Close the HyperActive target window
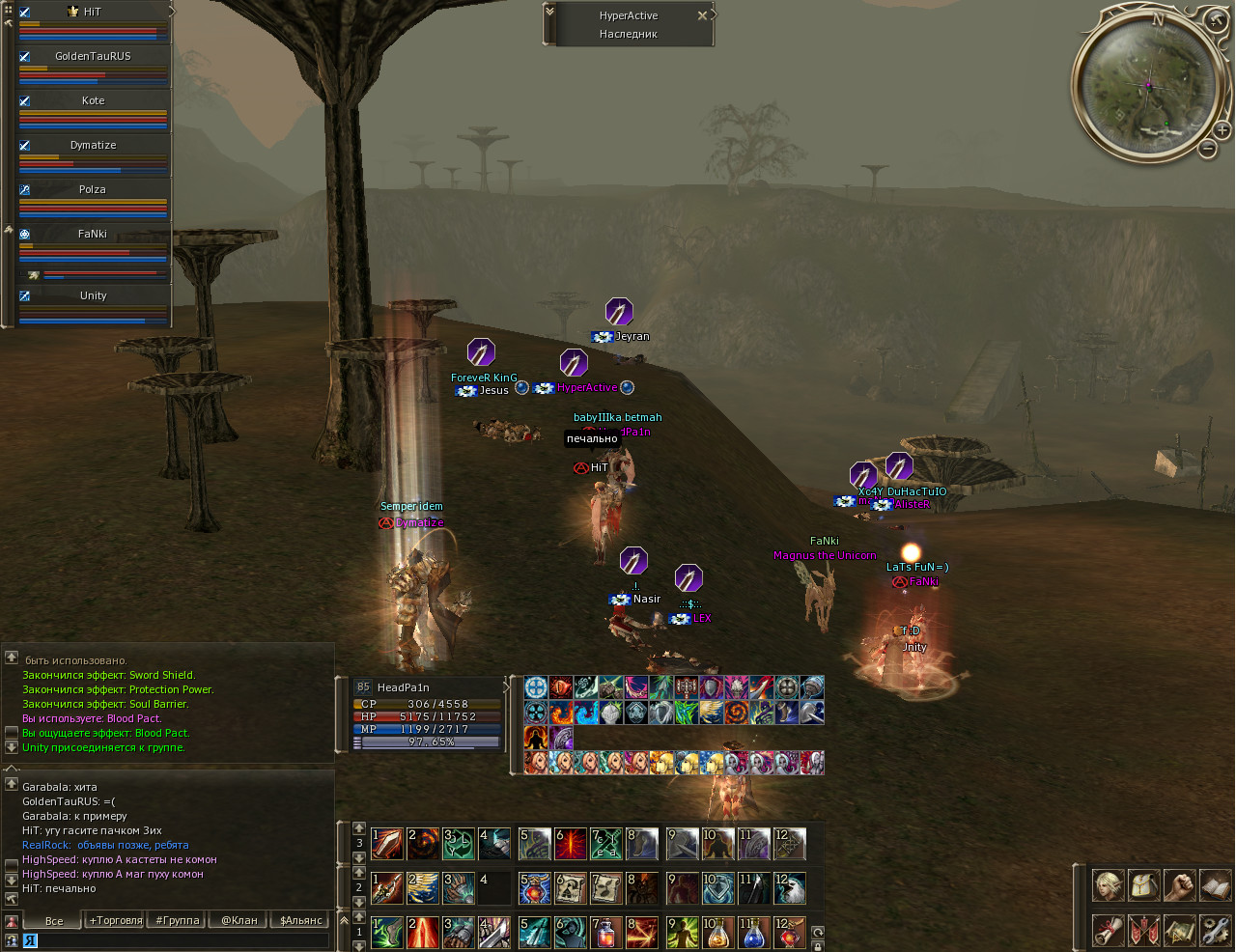Image resolution: width=1236 pixels, height=952 pixels. point(702,15)
